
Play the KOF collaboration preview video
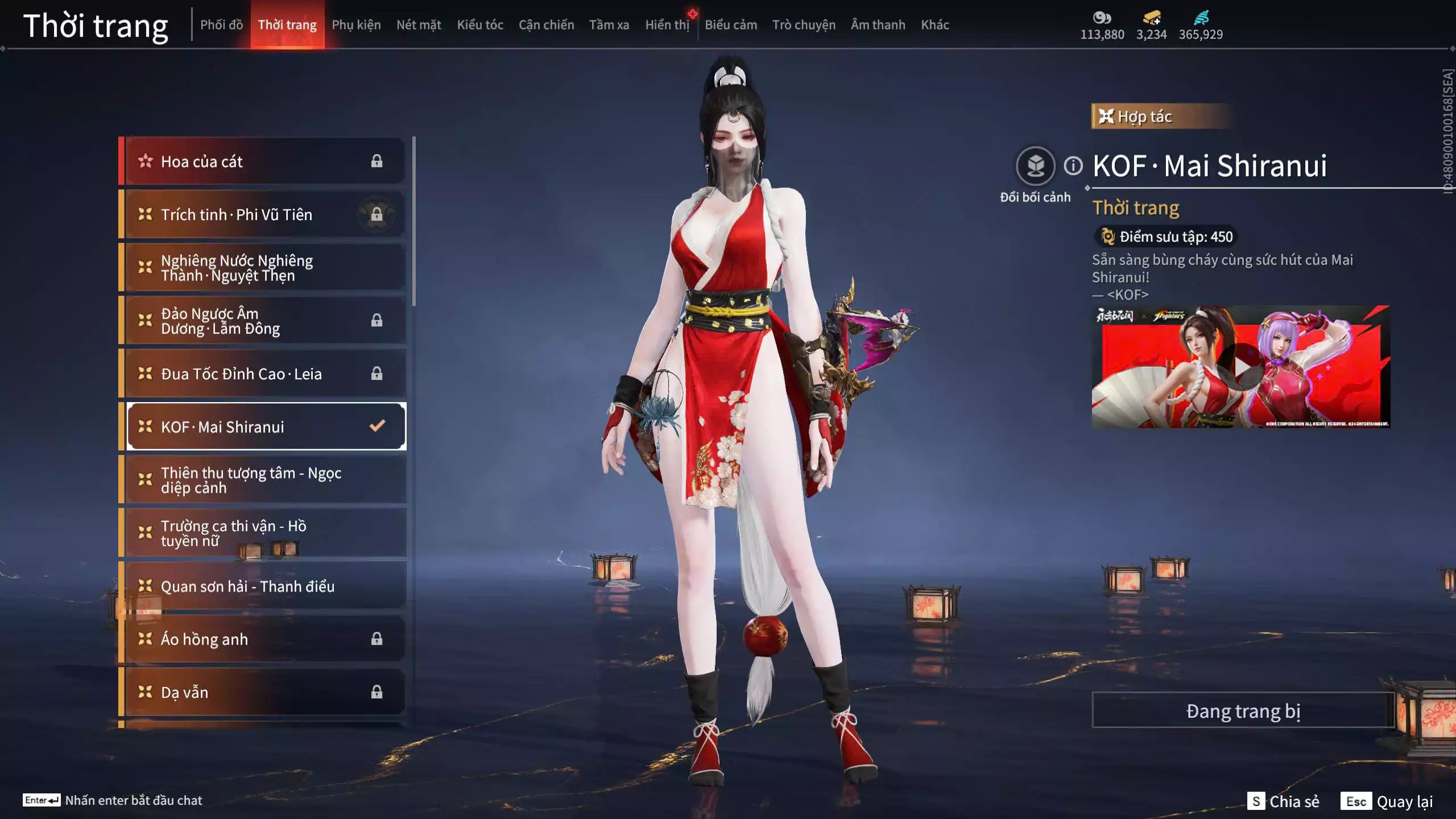(x=1240, y=368)
